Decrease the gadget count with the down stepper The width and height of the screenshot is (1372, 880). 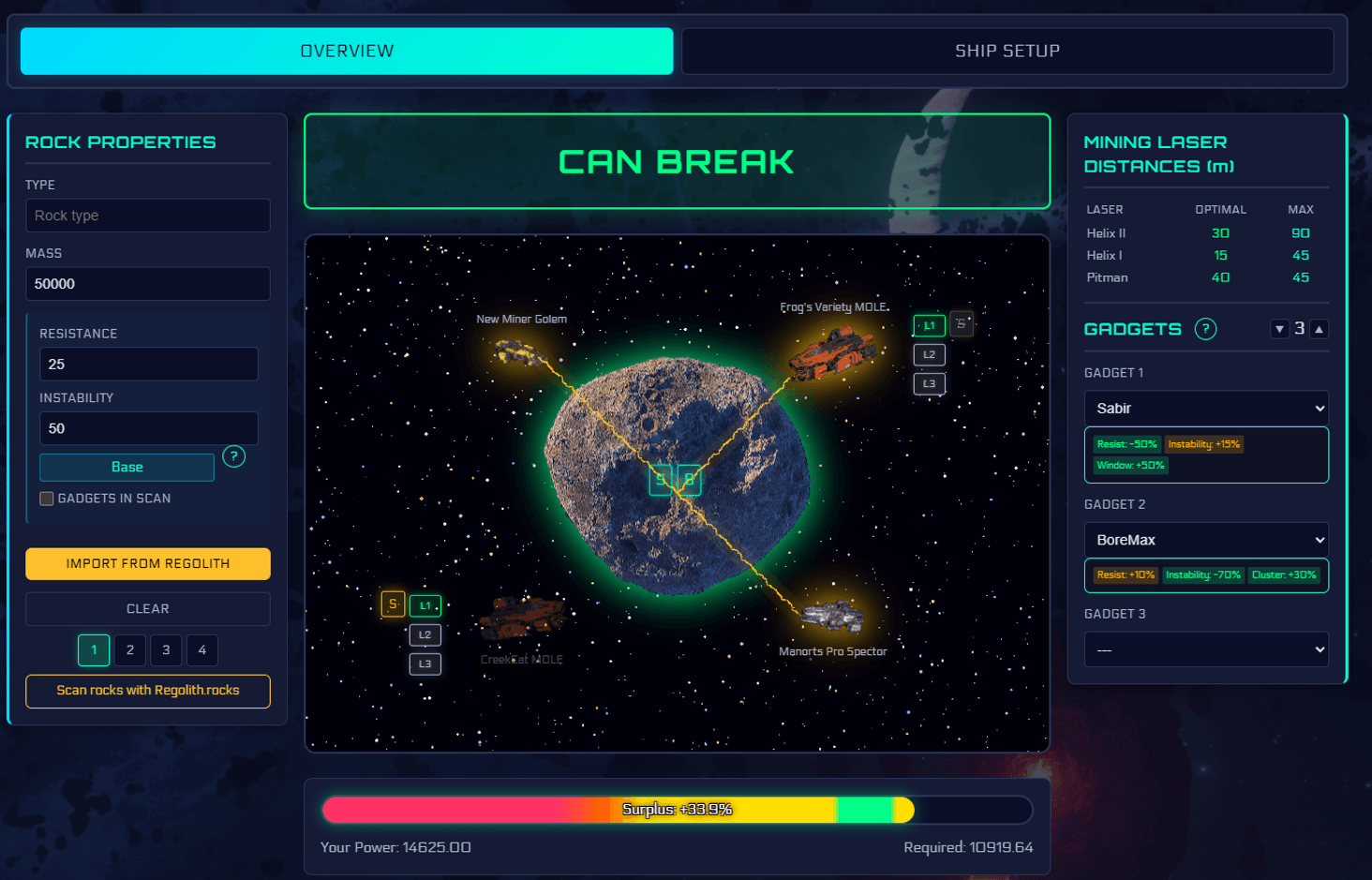pyautogui.click(x=1280, y=328)
